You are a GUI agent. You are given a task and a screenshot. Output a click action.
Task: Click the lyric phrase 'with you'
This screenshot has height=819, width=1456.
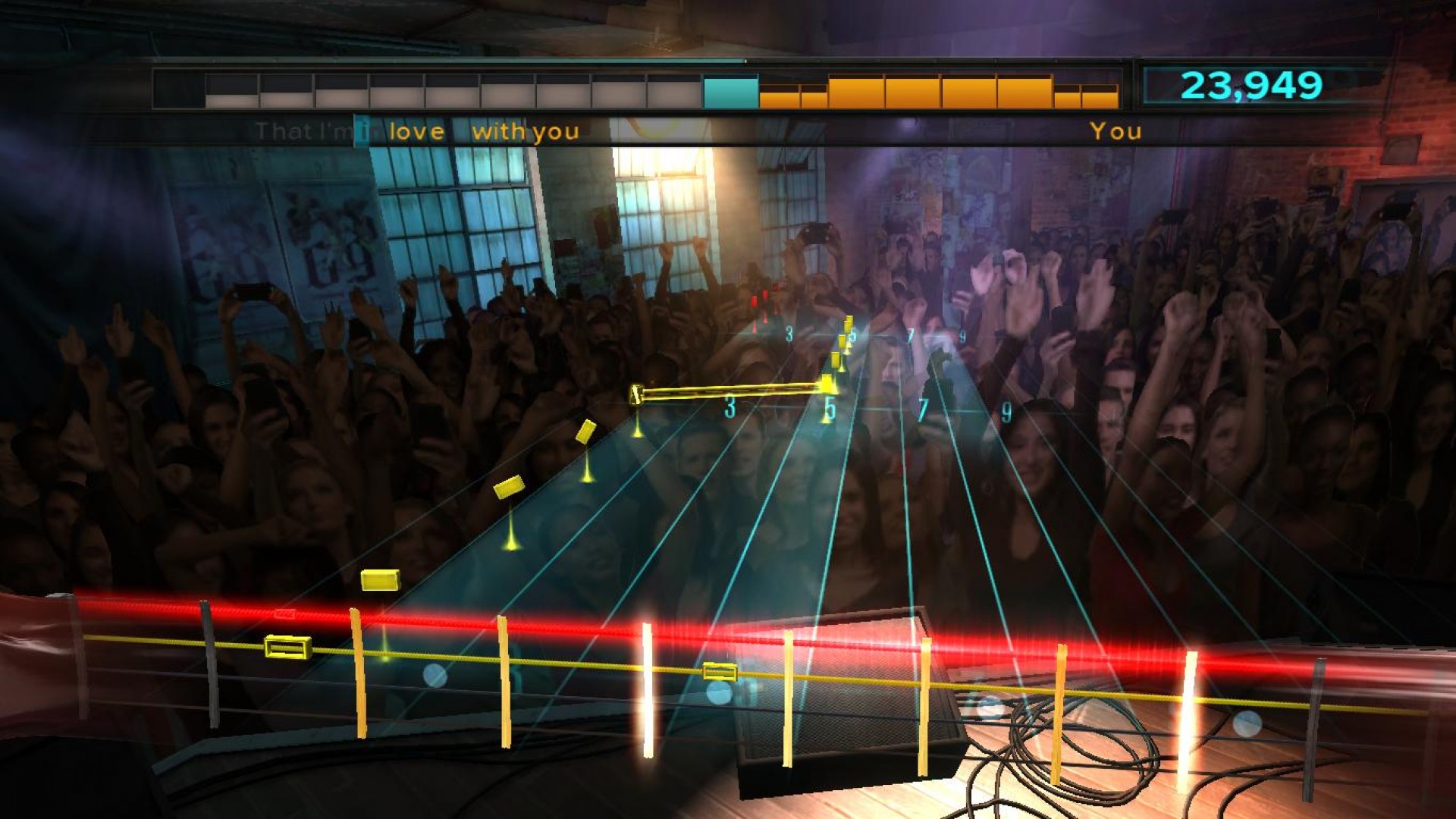point(527,130)
